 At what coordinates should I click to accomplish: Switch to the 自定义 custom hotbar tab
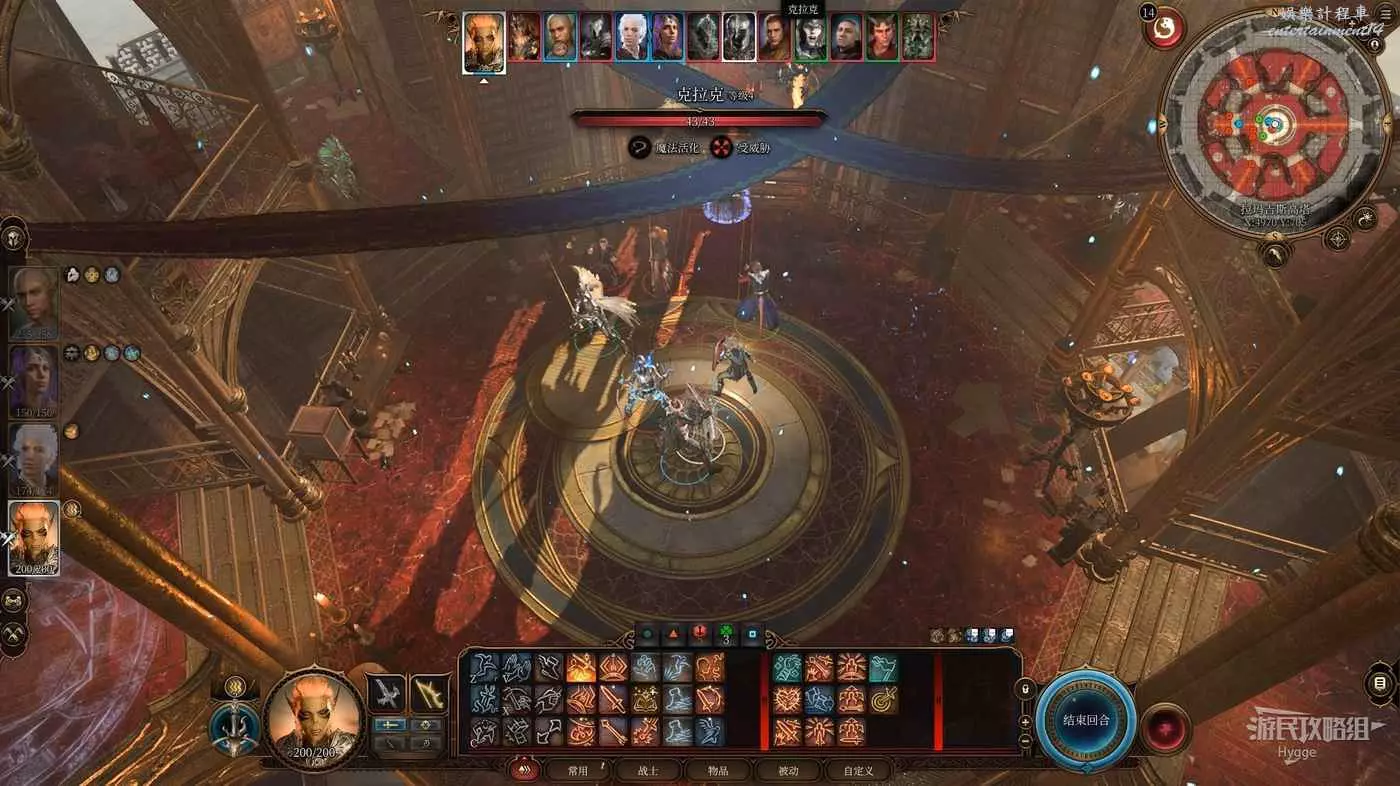point(858,770)
